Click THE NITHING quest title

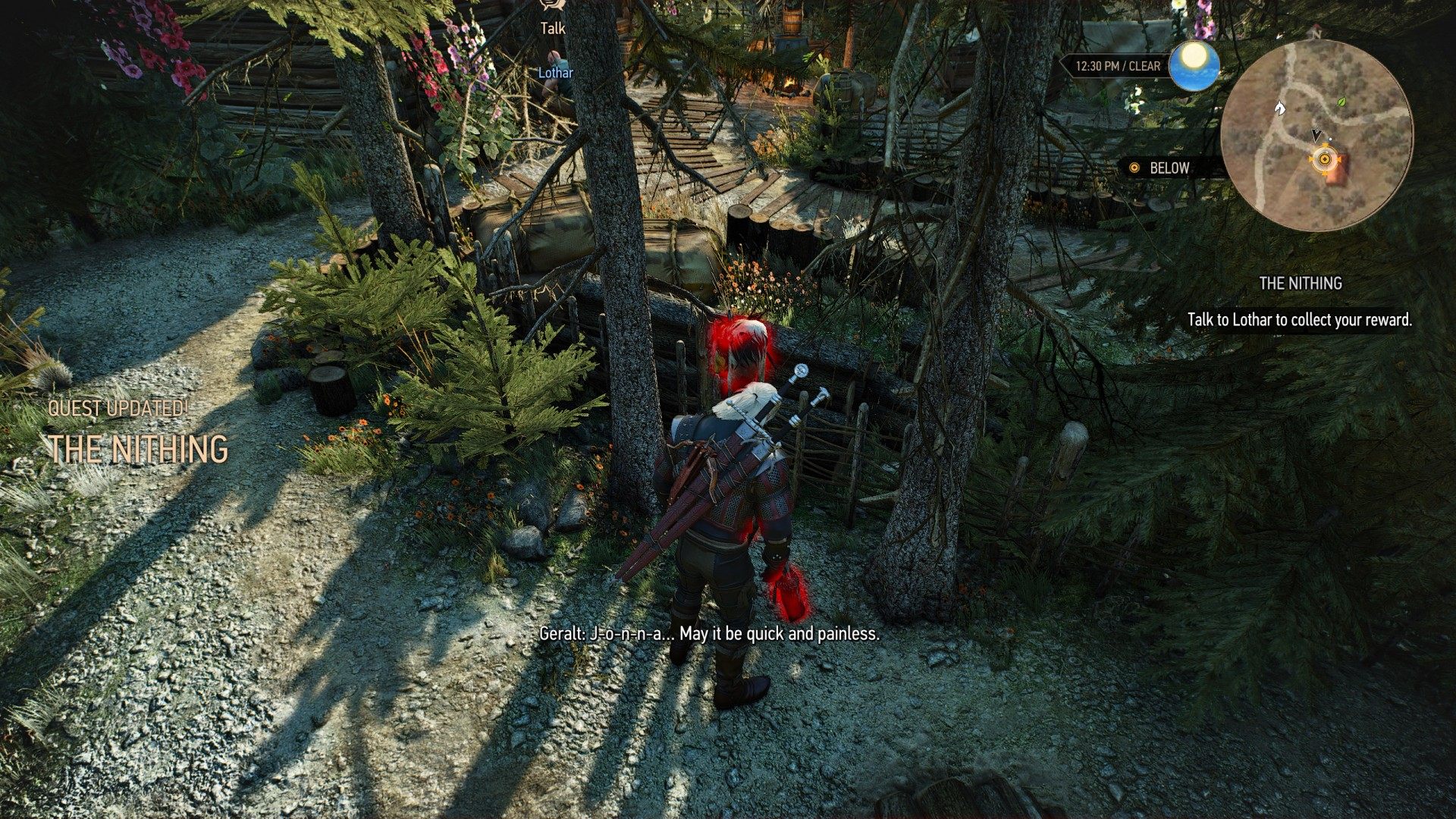(138, 447)
